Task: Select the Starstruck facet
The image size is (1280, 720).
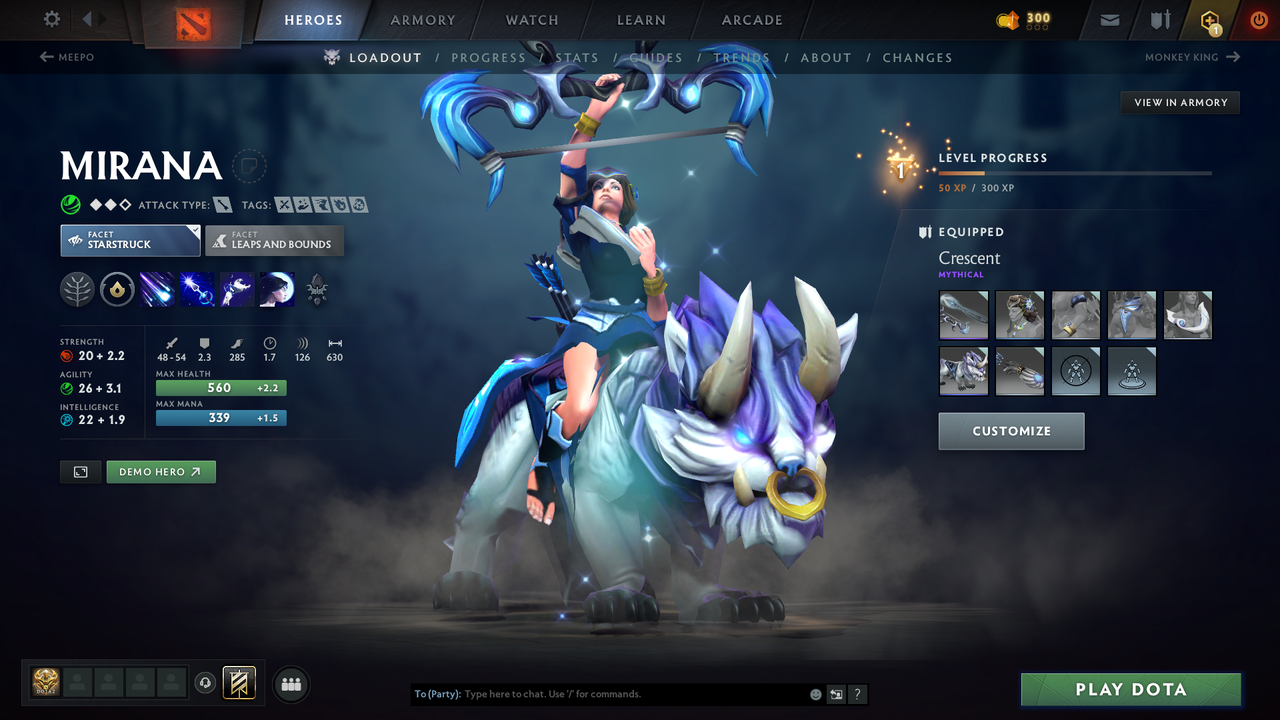Action: 130,240
